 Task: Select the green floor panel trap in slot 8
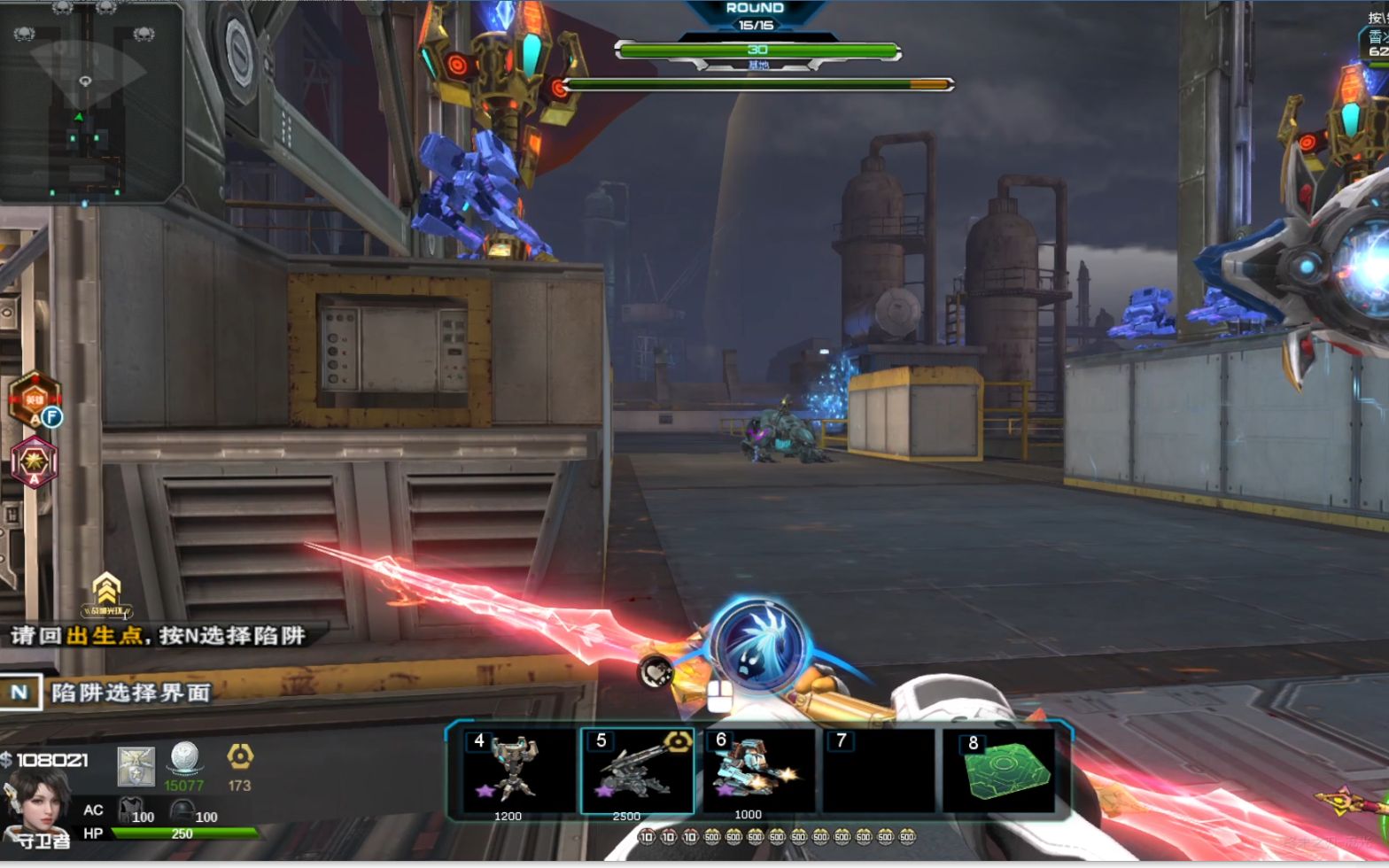pos(998,769)
